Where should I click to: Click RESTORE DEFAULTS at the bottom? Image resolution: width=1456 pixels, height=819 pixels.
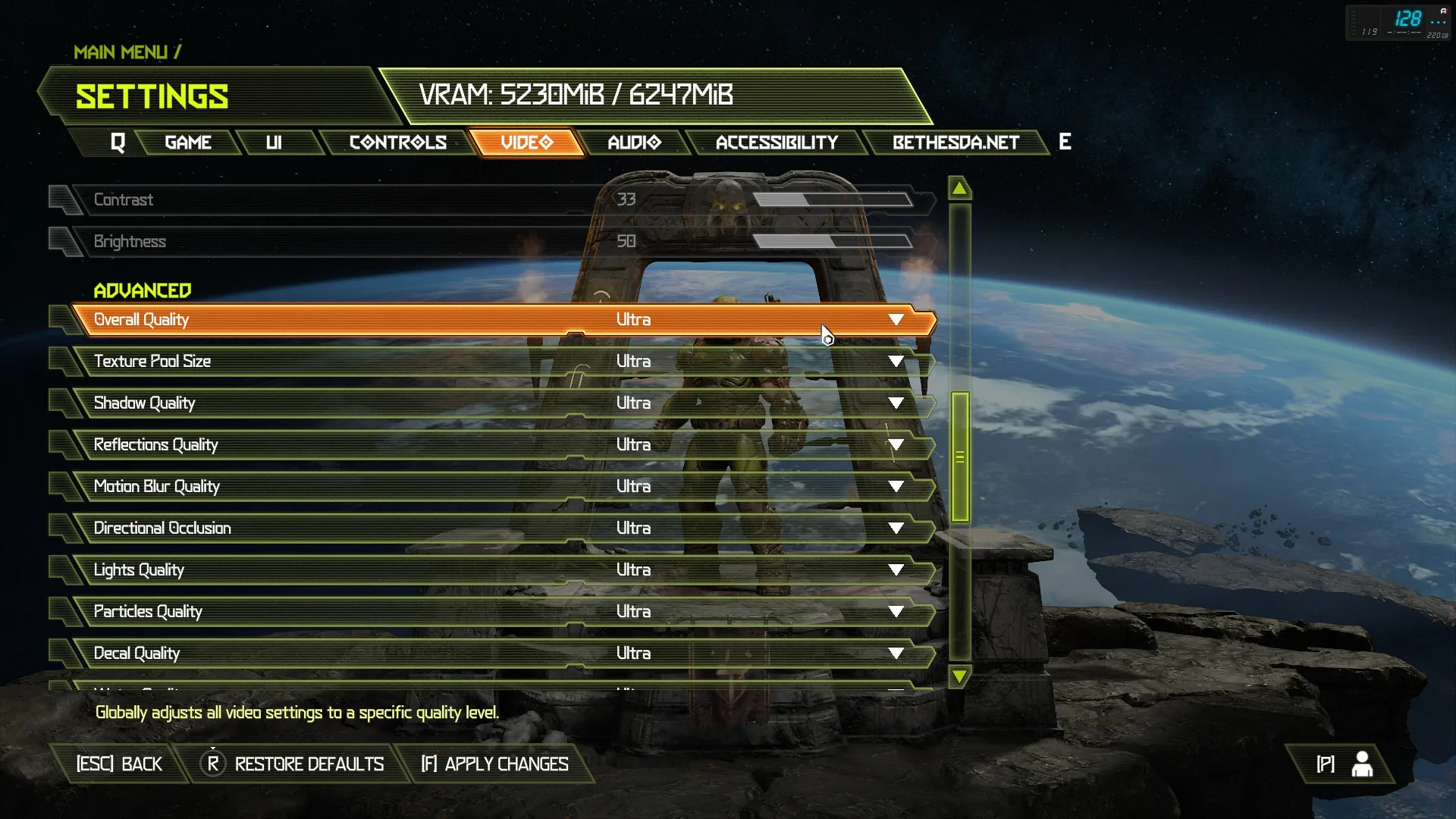pyautogui.click(x=293, y=764)
